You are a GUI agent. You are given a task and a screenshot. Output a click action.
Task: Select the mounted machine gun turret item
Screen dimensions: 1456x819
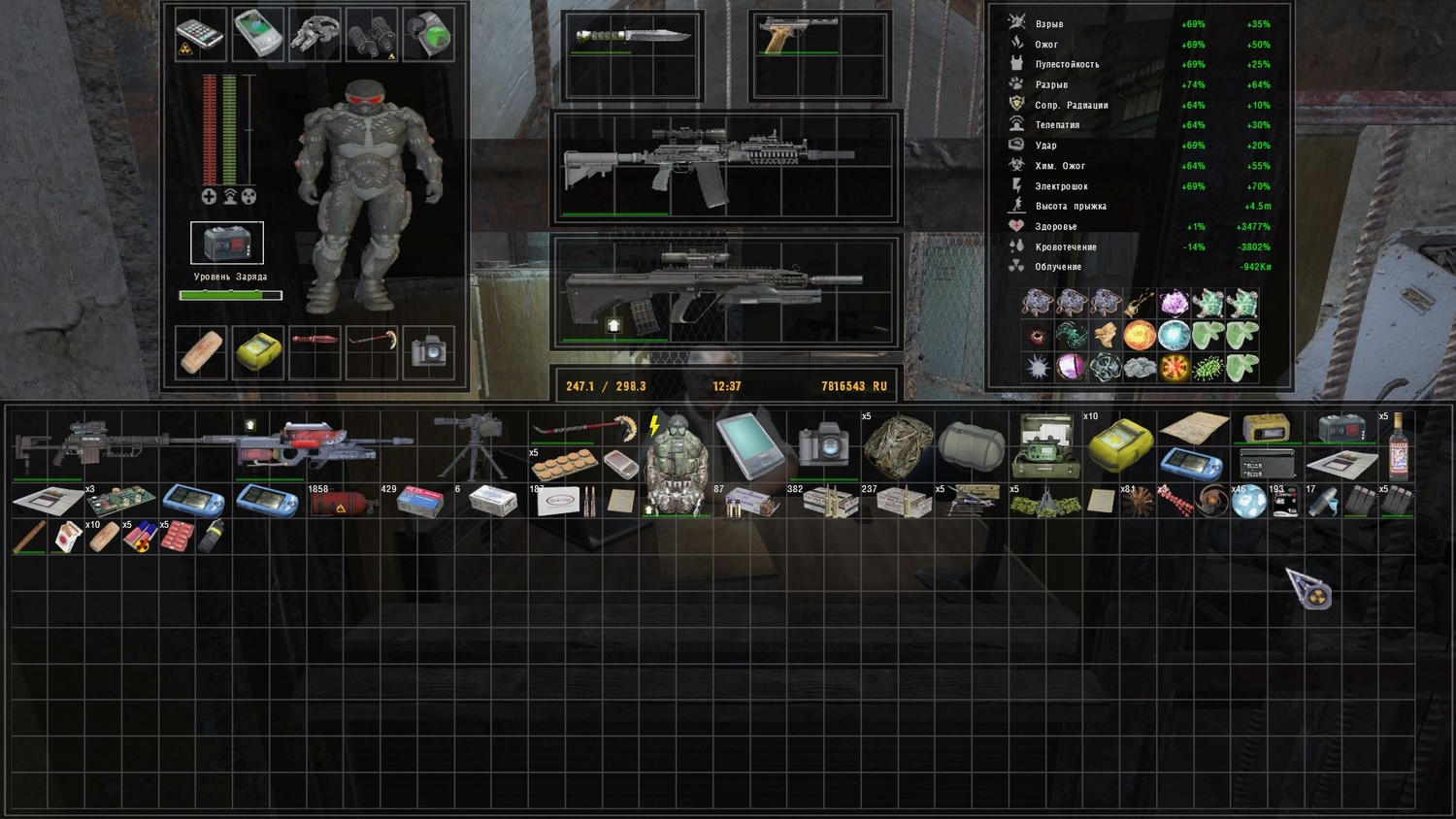tap(471, 443)
